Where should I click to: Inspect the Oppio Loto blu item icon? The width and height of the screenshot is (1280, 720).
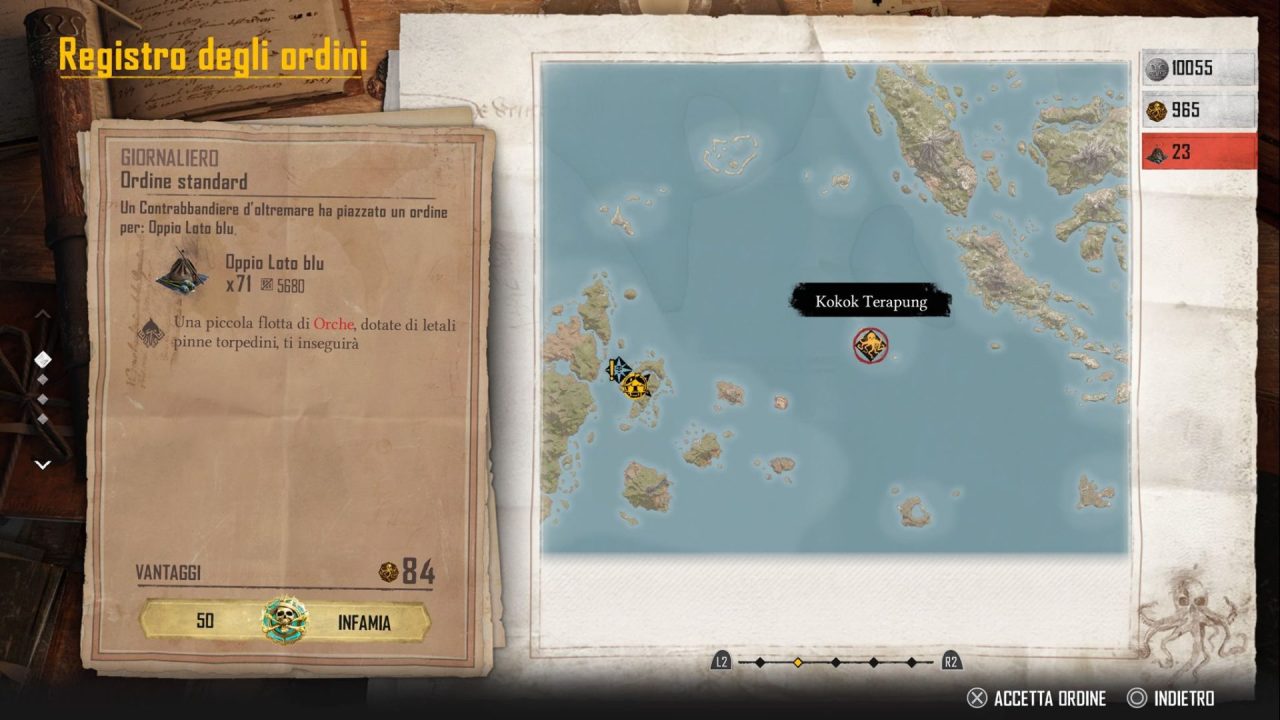182,271
